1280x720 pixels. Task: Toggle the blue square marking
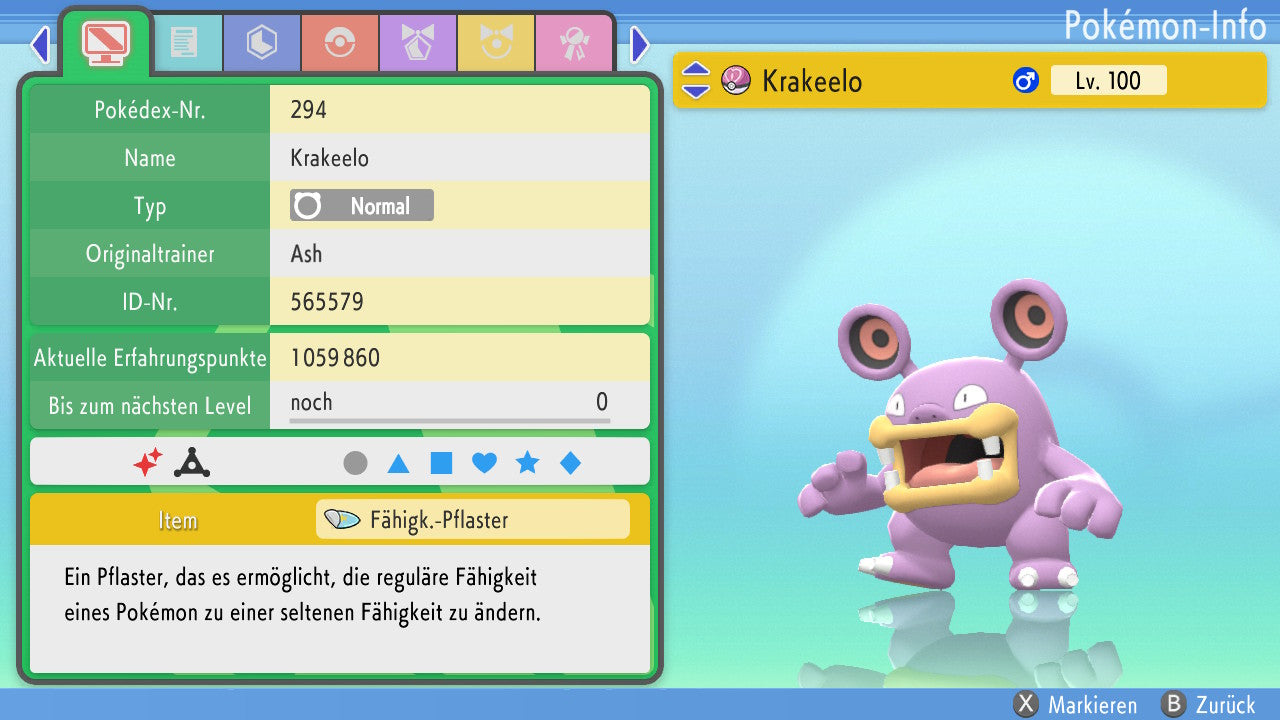click(441, 463)
